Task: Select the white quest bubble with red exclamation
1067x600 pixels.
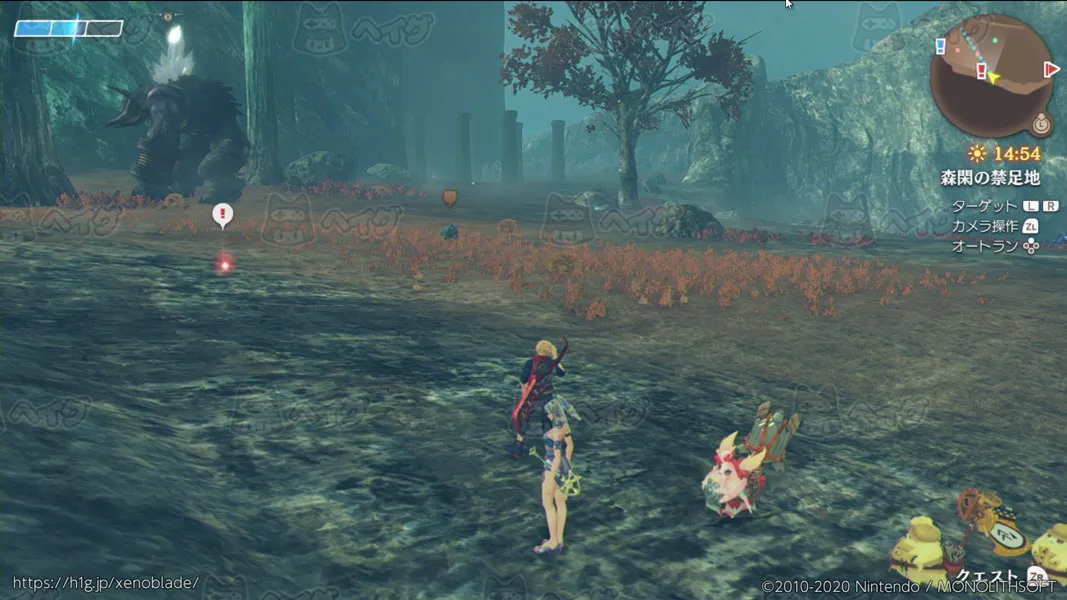Action: 223,214
